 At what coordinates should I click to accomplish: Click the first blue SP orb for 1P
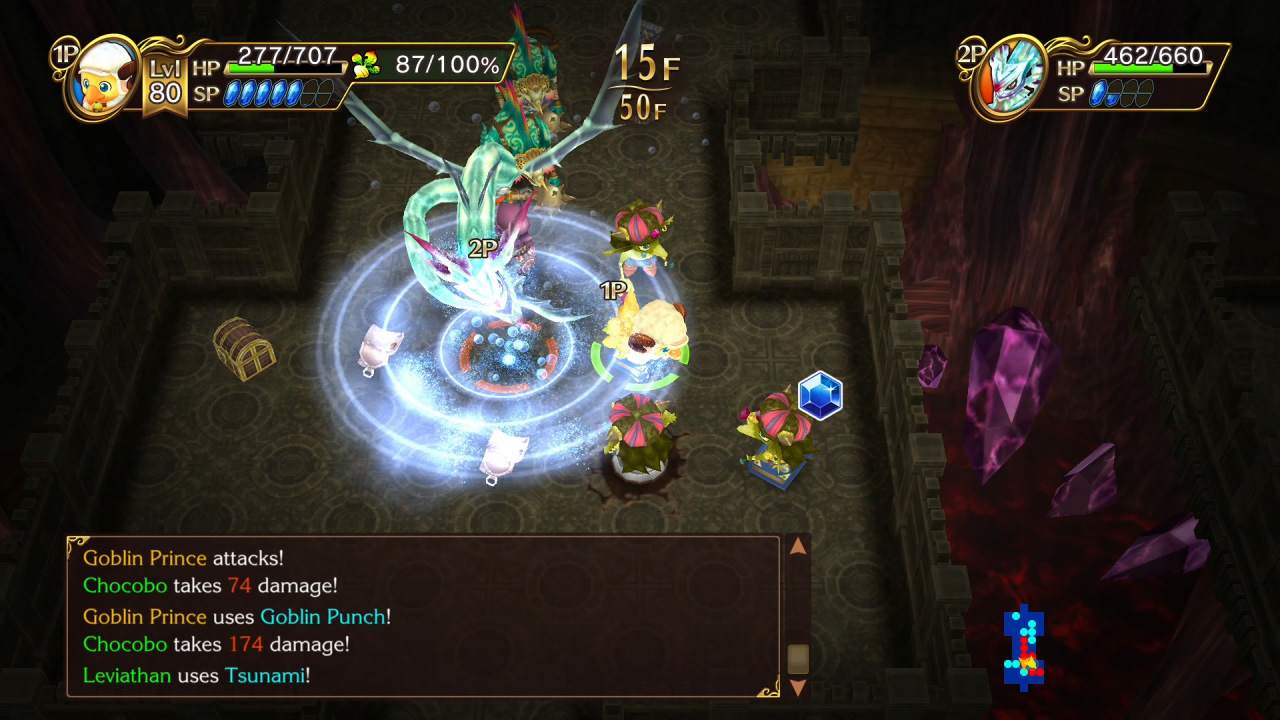(x=230, y=93)
